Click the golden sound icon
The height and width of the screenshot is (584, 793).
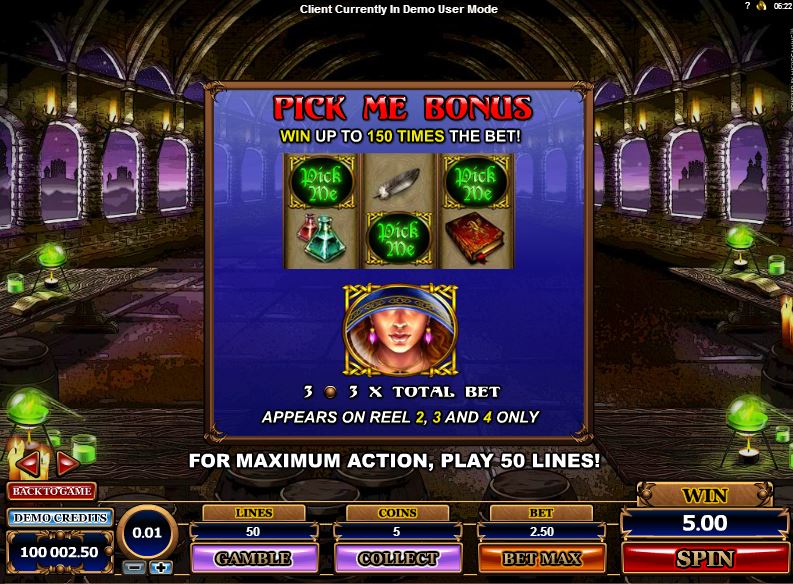[760, 6]
